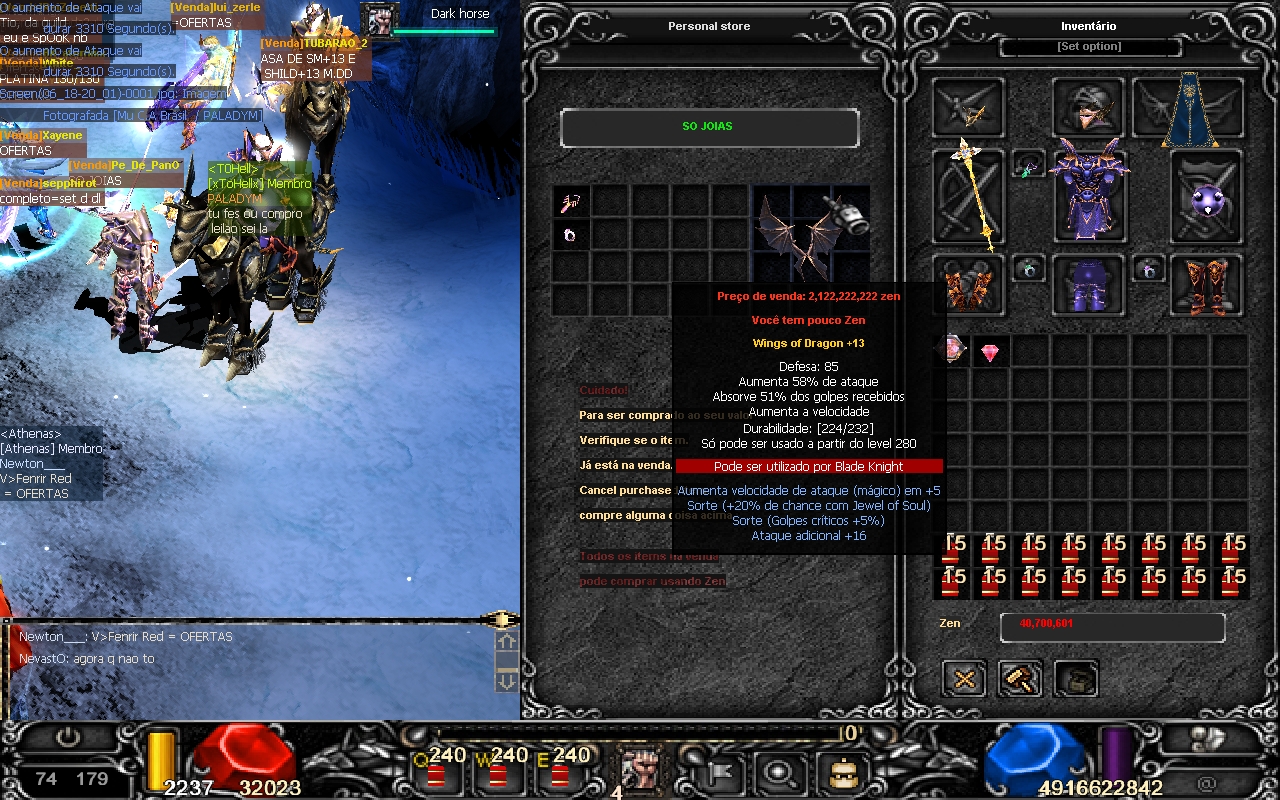
Task: Select the equipped golden staff weapon
Action: tap(968, 195)
